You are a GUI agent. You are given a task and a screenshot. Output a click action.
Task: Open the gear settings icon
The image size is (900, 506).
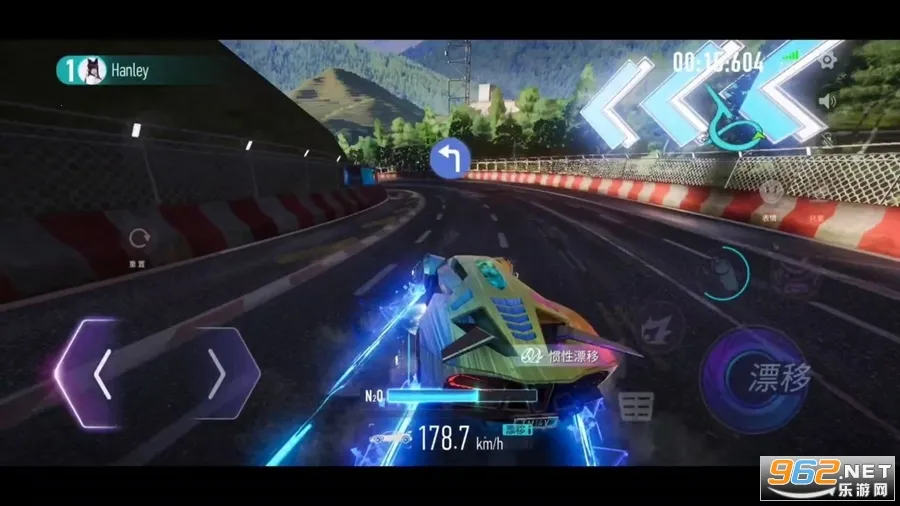pos(827,61)
